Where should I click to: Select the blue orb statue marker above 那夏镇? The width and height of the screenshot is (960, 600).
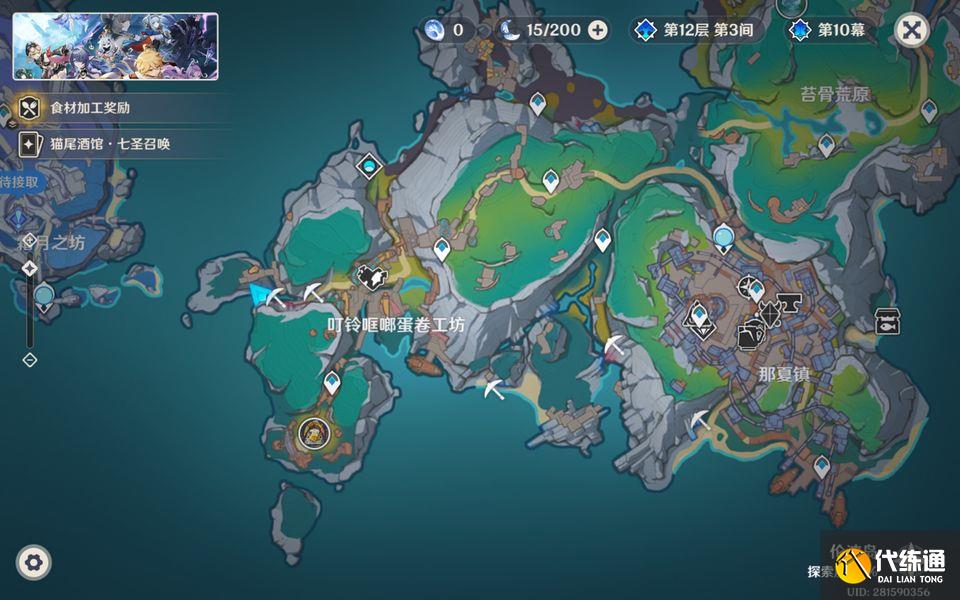click(x=724, y=237)
